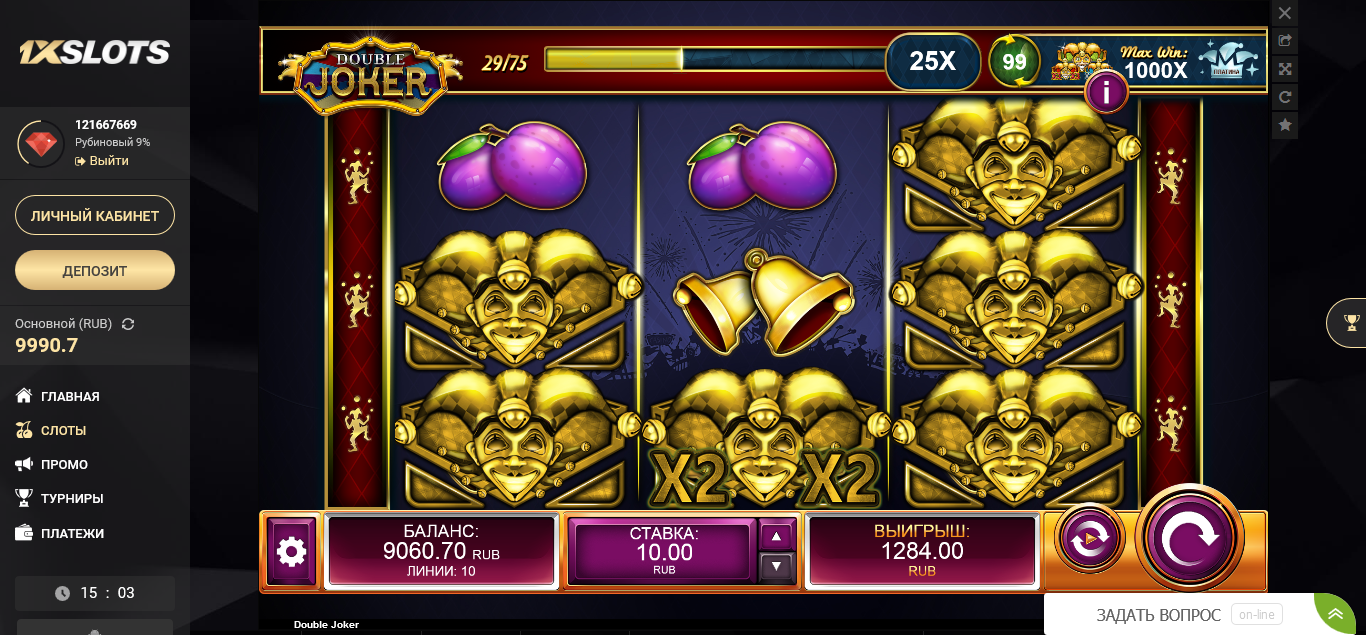
Task: Log out via the Выйти link
Action: tap(108, 161)
